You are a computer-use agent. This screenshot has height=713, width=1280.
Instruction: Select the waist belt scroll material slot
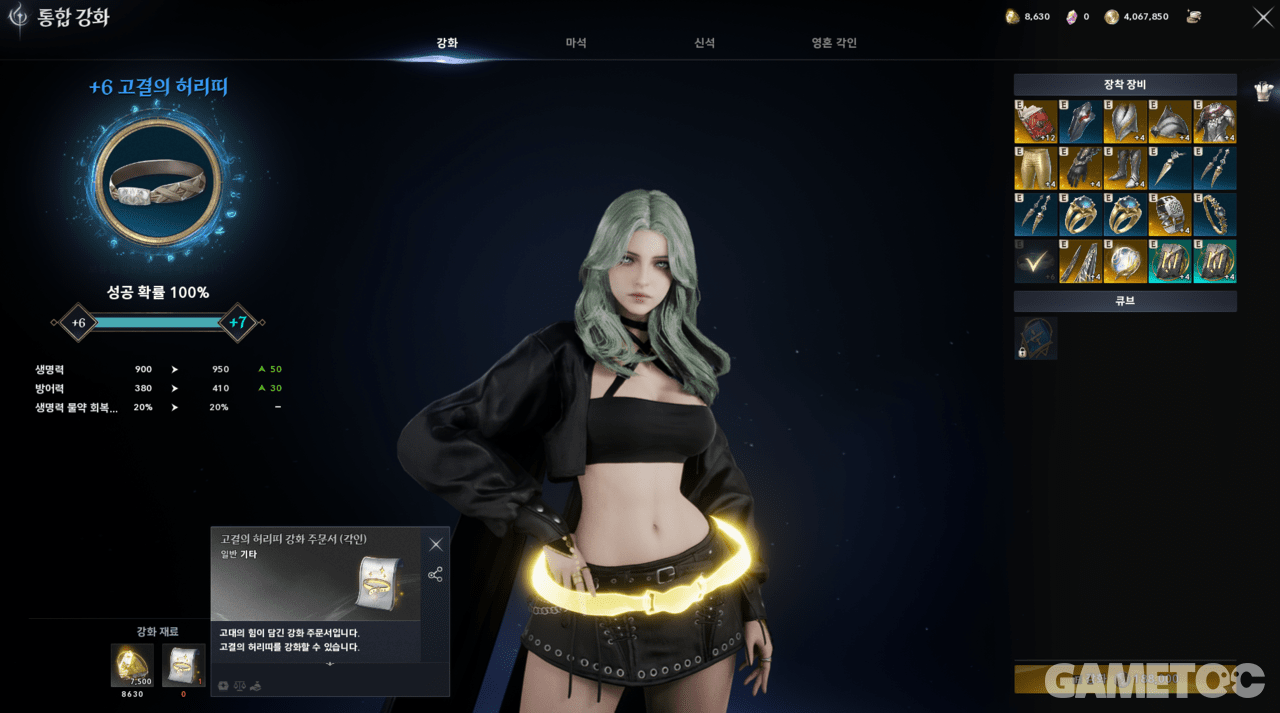pyautogui.click(x=183, y=665)
